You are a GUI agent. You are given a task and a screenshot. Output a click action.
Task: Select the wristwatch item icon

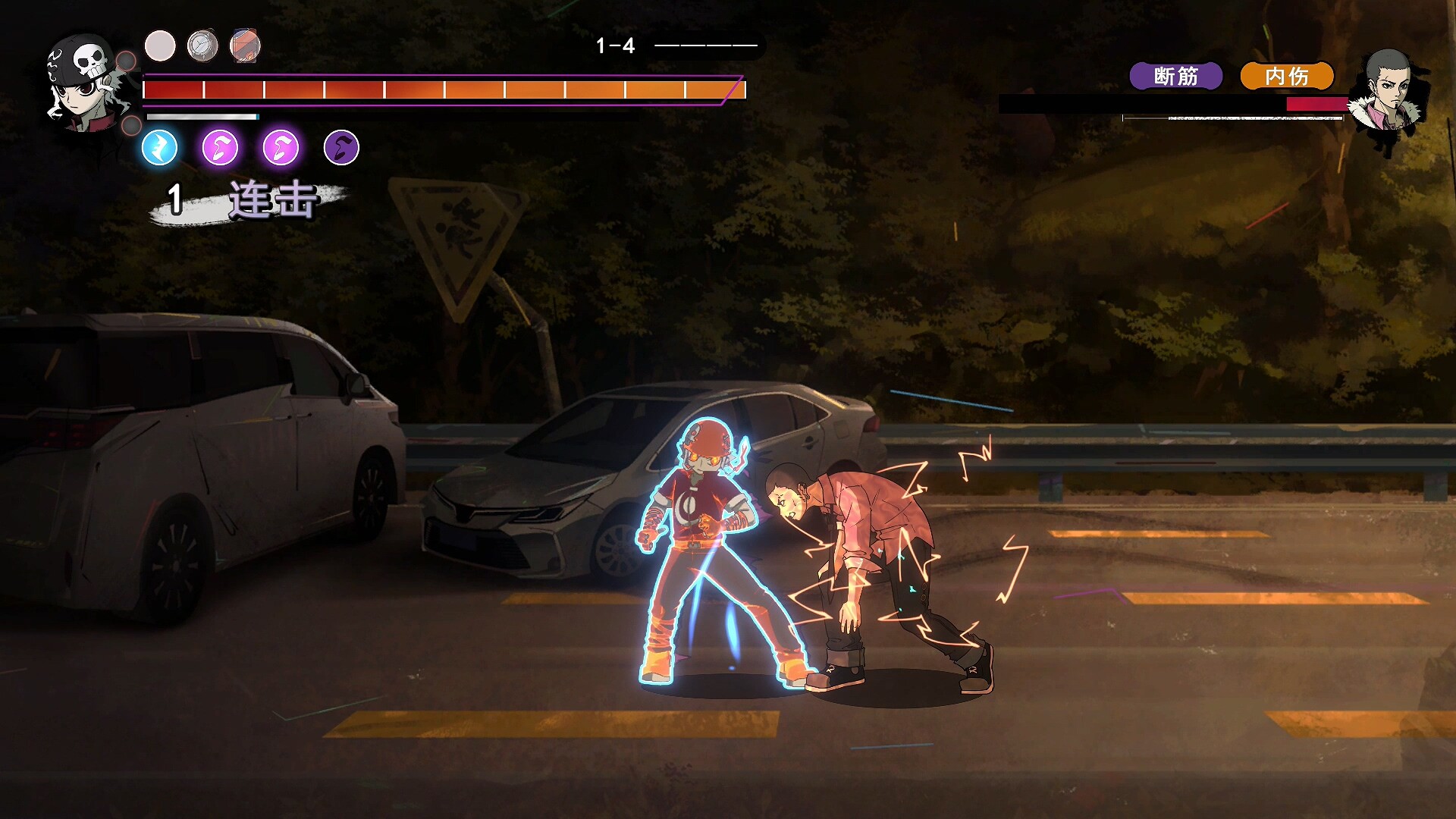pyautogui.click(x=202, y=46)
